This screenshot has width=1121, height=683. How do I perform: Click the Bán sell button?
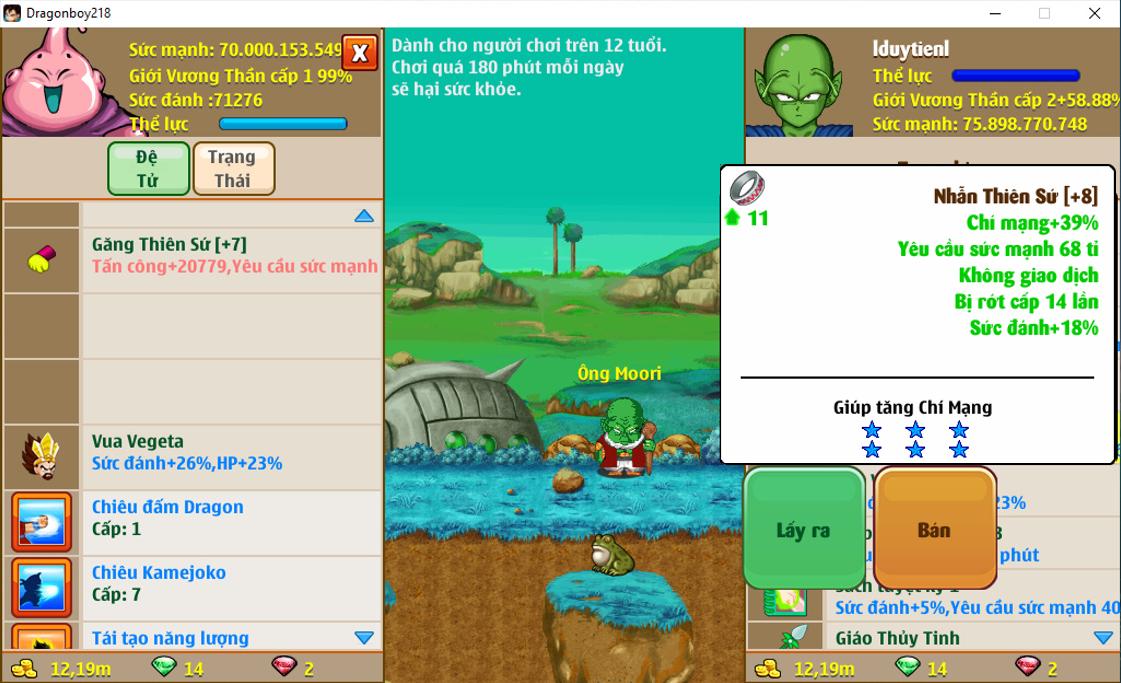(934, 530)
